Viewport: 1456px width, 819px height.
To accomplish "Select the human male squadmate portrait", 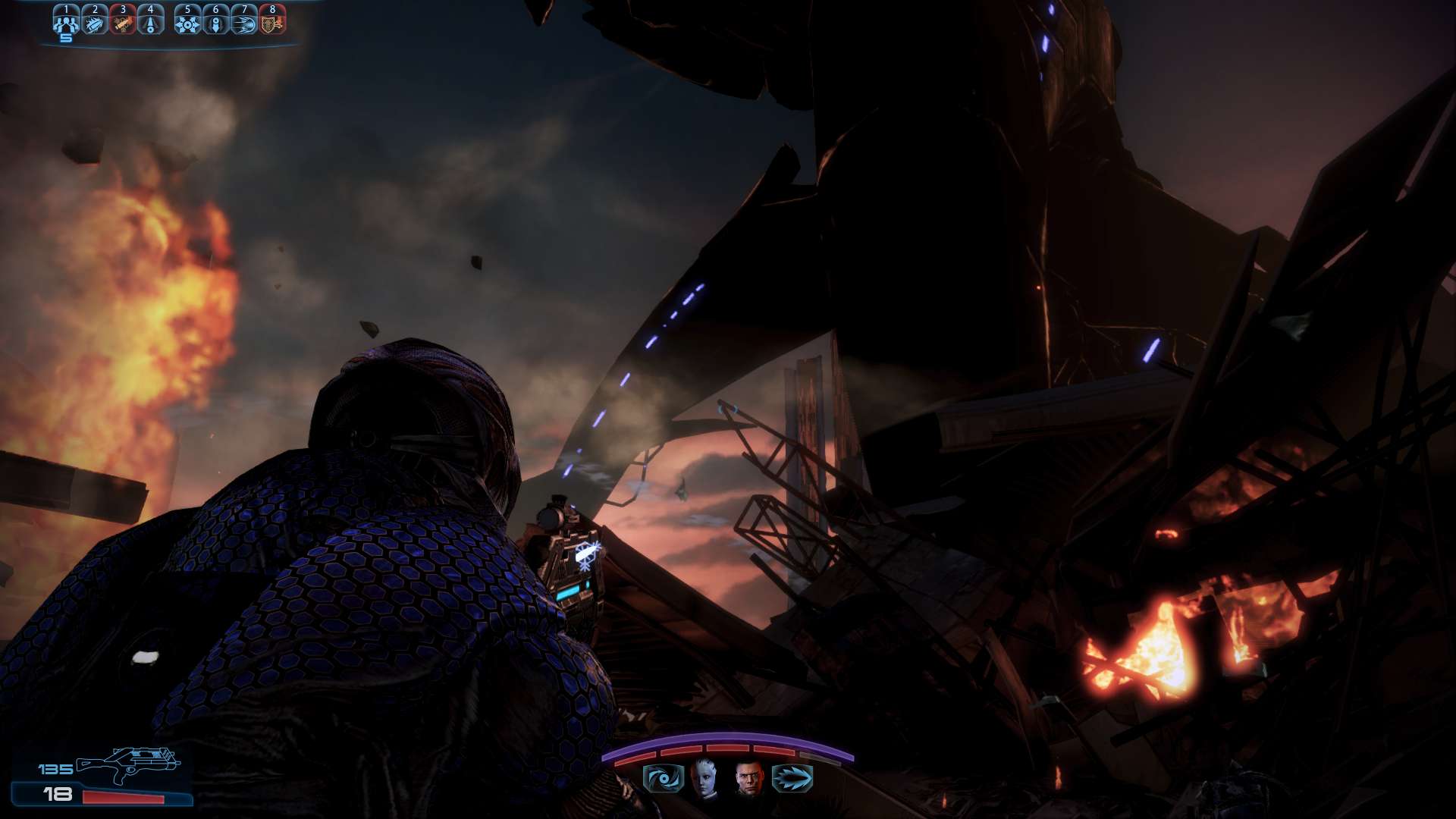I will tap(748, 778).
